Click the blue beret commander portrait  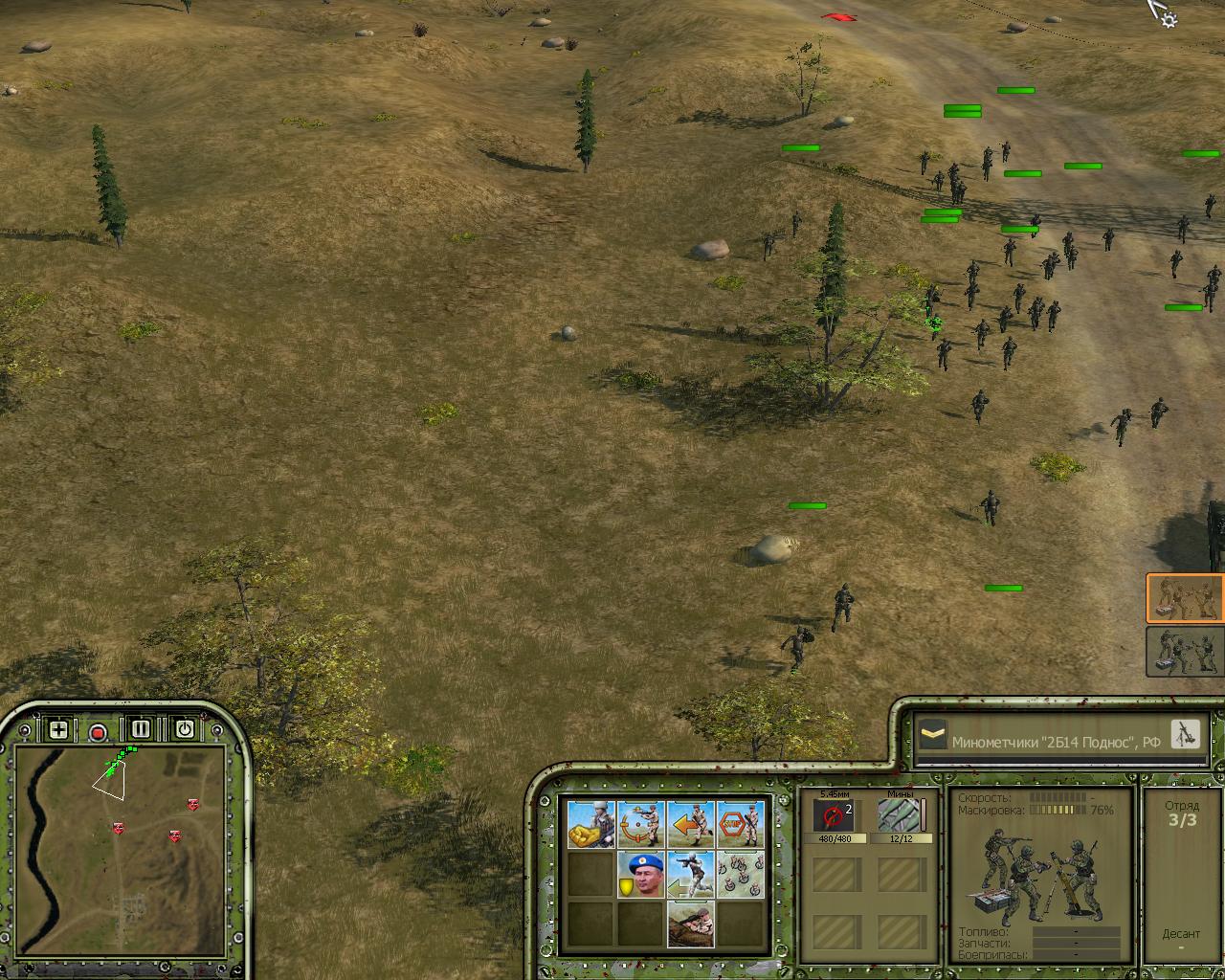640,874
